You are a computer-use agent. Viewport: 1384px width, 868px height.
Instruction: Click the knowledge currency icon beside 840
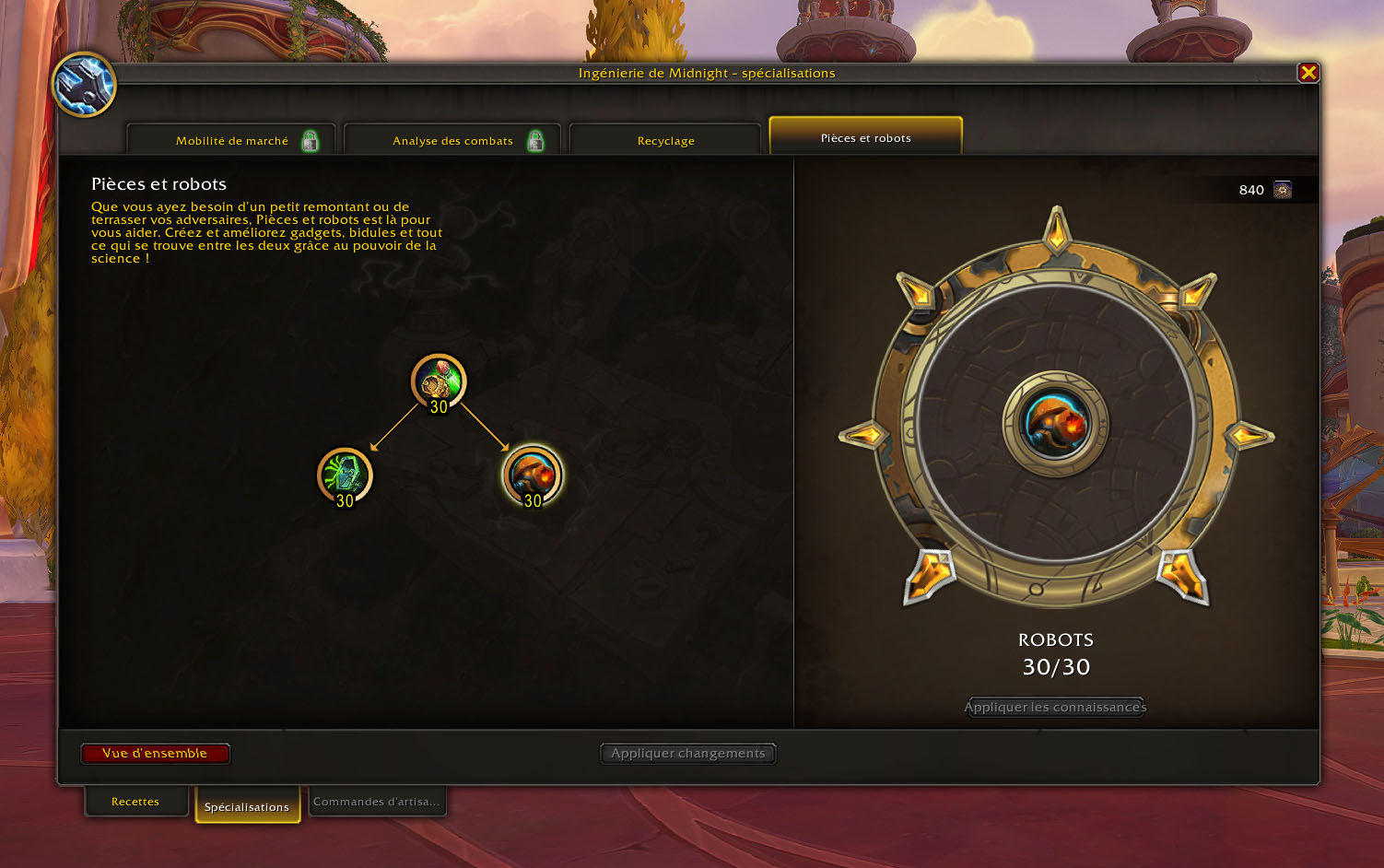pos(1282,190)
